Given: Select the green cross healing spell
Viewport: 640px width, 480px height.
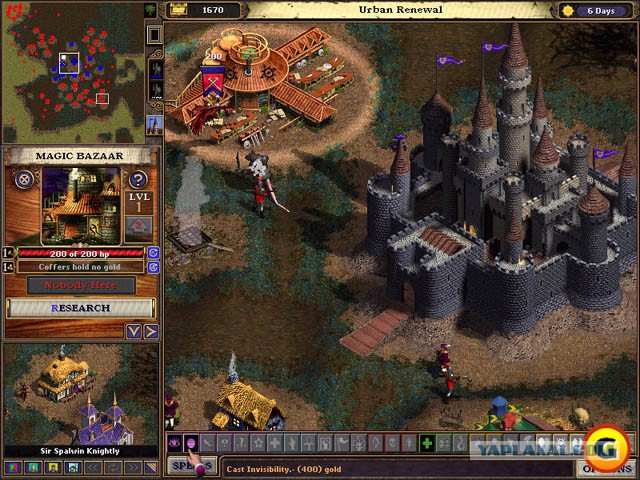Looking at the screenshot, I should click(x=427, y=443).
